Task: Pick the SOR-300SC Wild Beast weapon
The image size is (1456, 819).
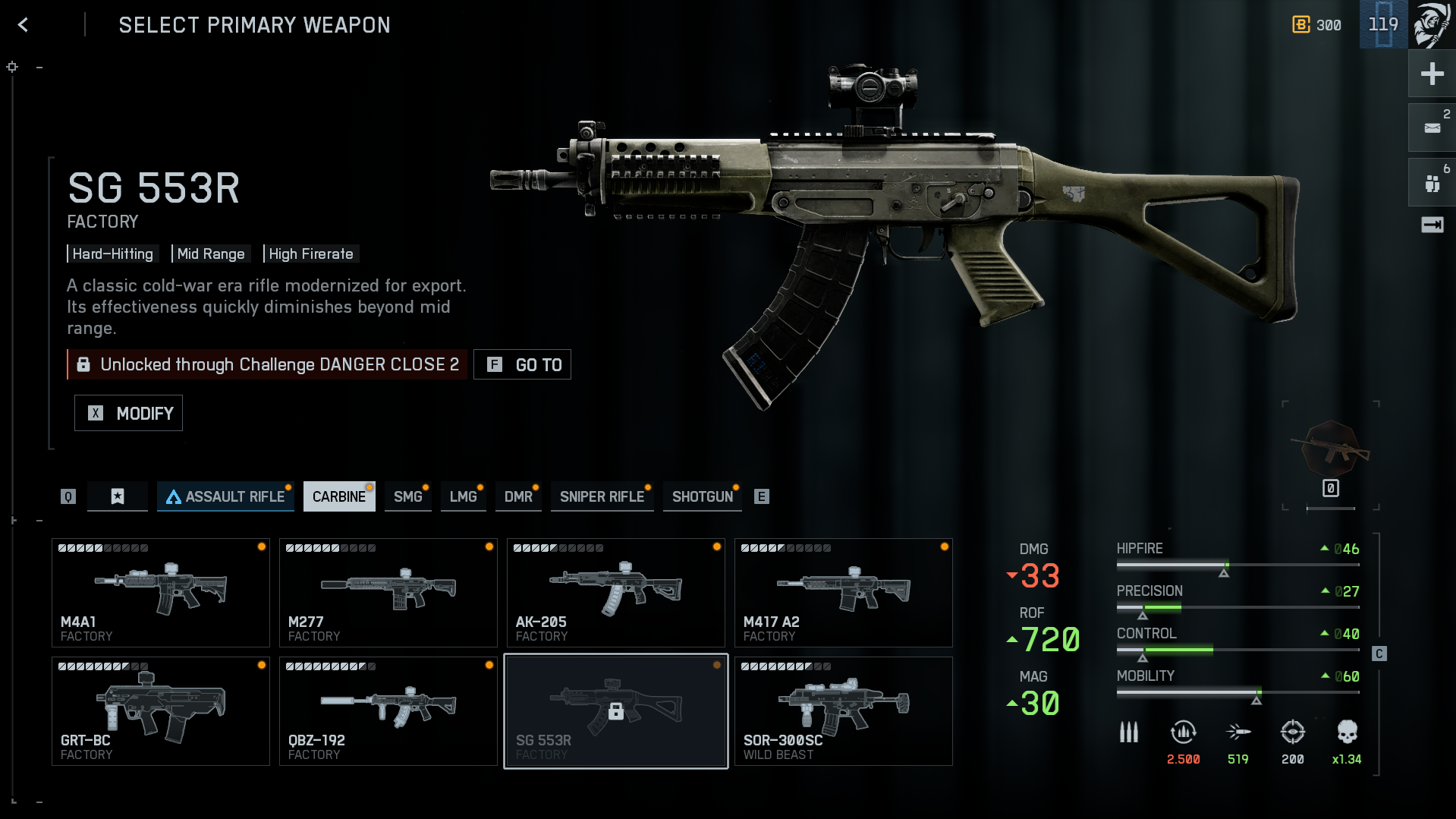Action: 843,710
